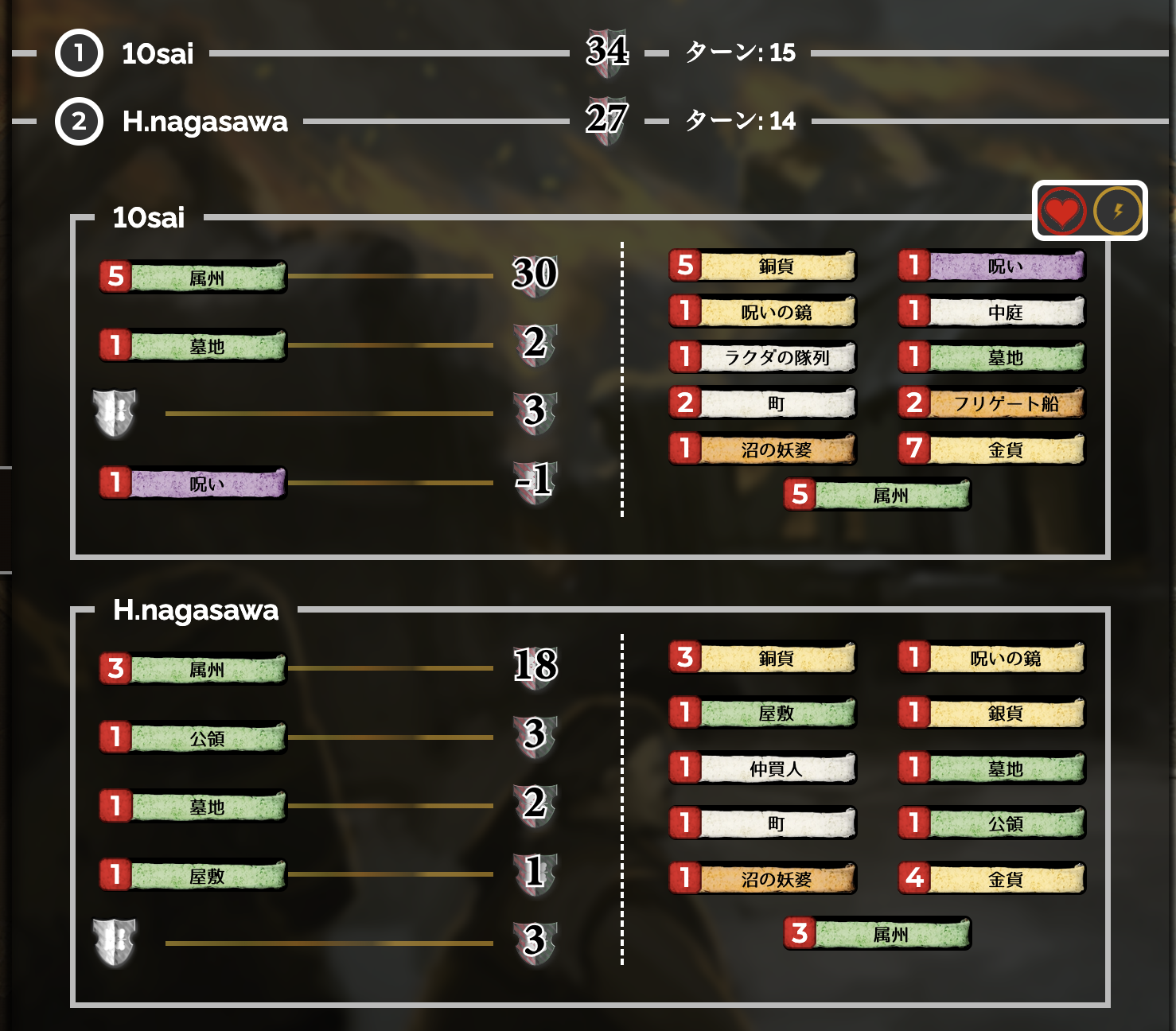The image size is (1176, 1031).
Task: Click the rank 1 badge beside 10sai
Action: click(x=77, y=55)
